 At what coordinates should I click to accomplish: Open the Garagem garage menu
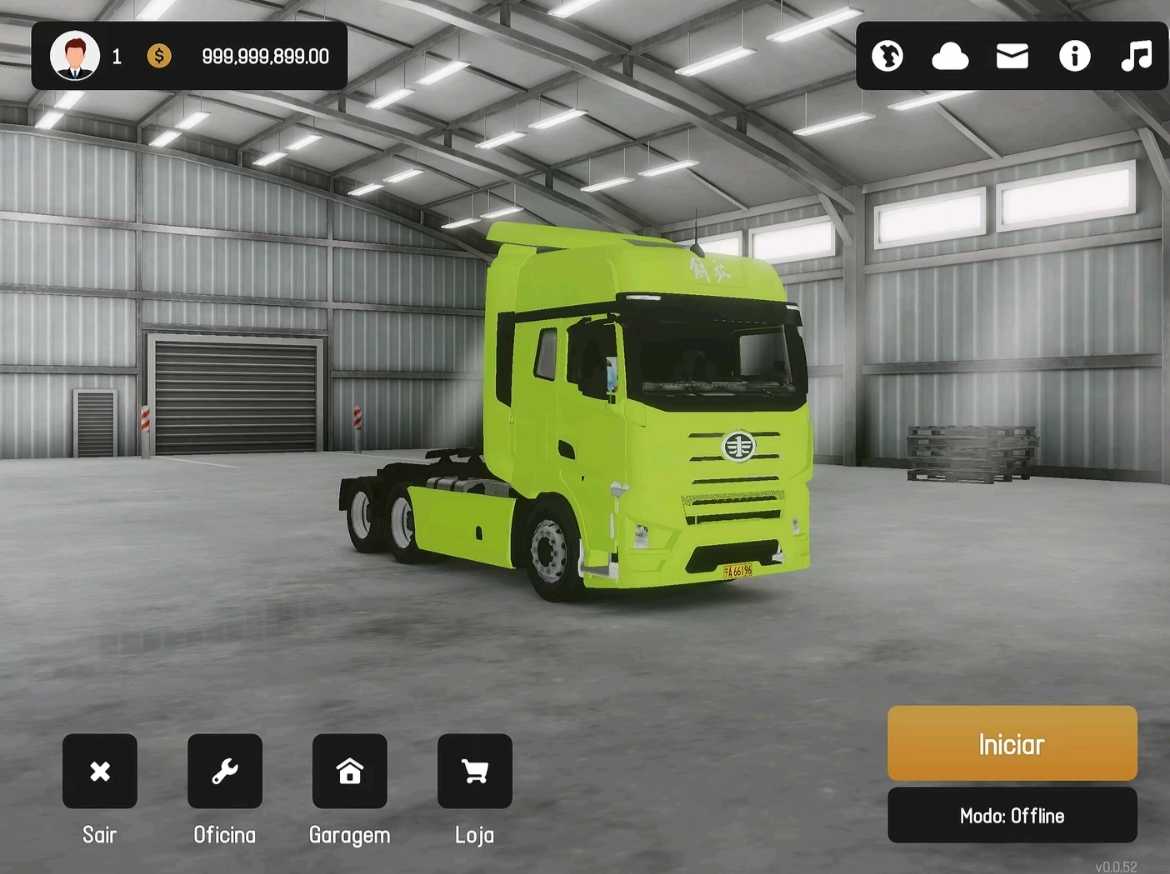tap(350, 771)
